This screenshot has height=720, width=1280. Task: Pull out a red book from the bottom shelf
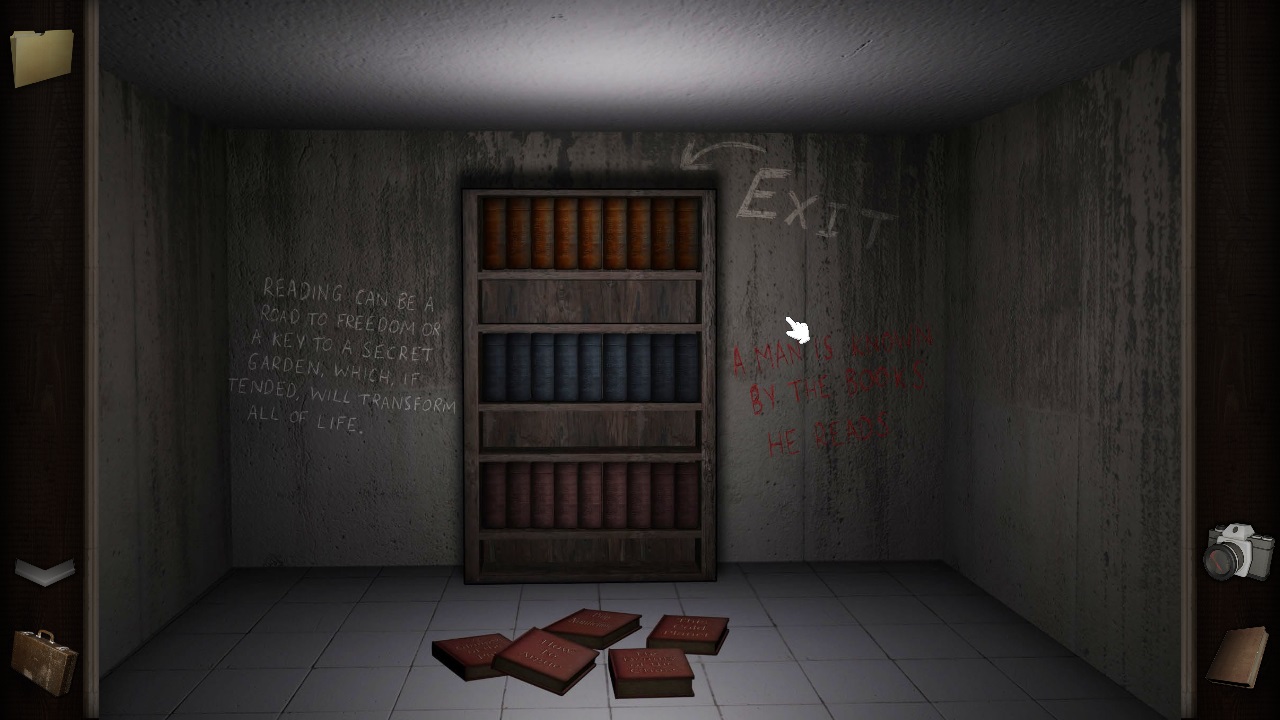[590, 495]
